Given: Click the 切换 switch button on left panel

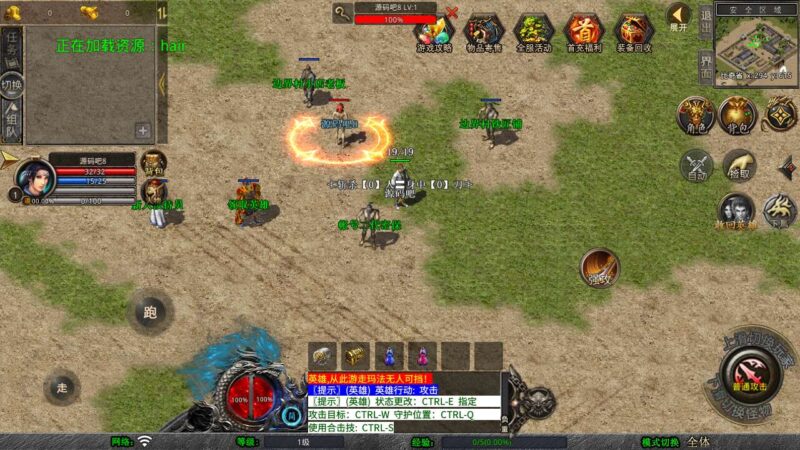Looking at the screenshot, I should 12,85.
